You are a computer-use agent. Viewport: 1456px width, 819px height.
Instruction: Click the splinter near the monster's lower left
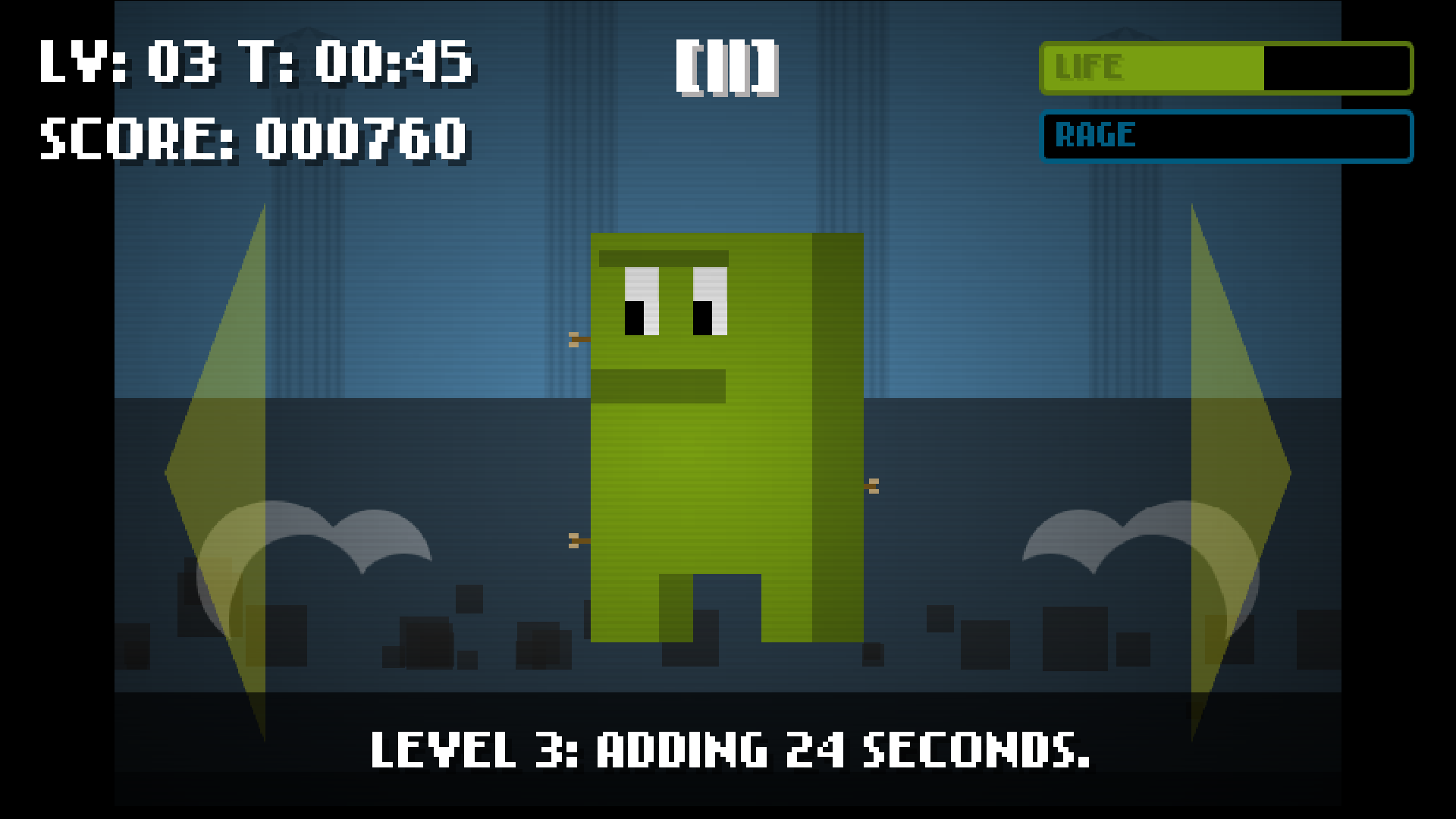[x=578, y=541]
